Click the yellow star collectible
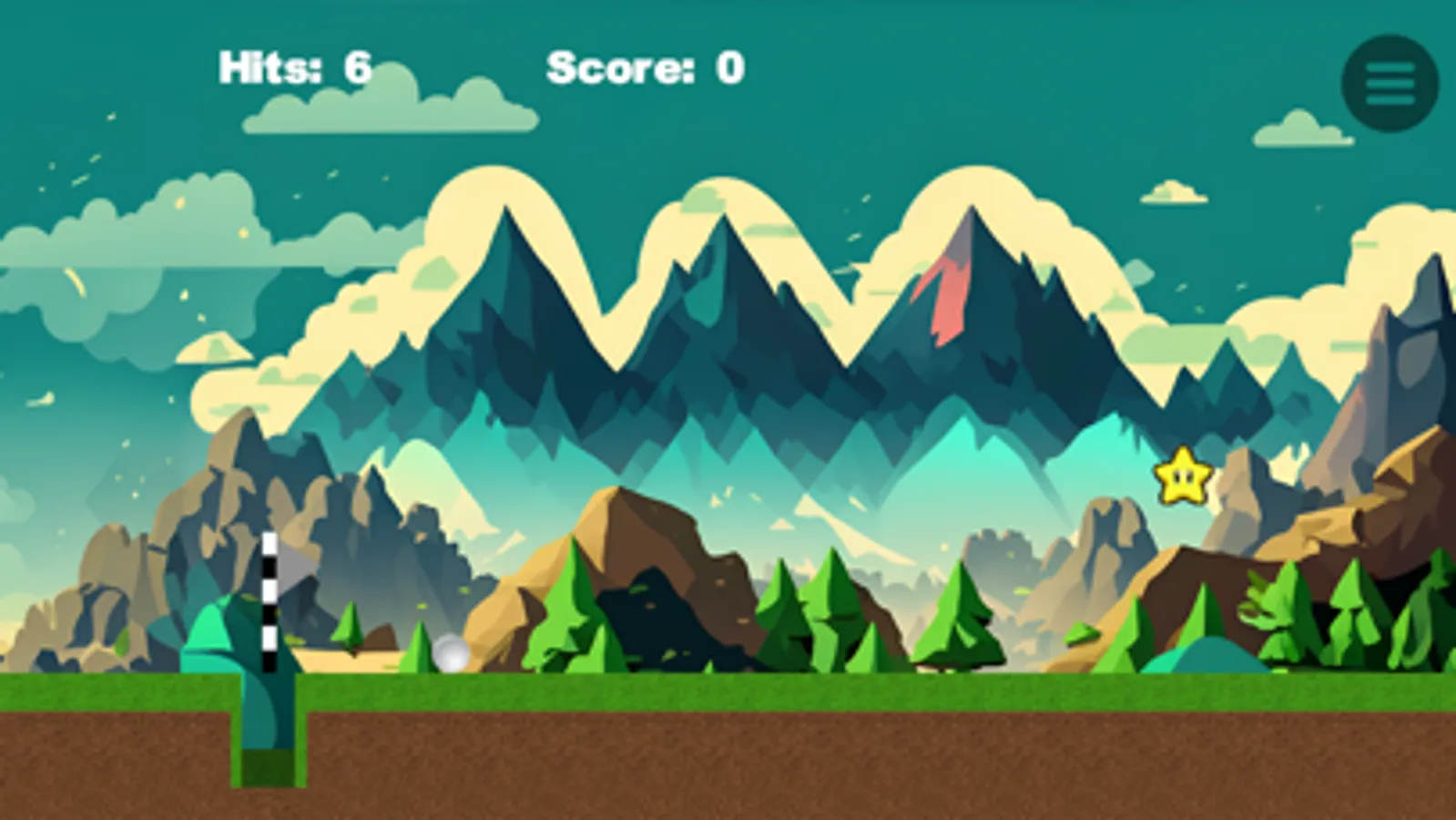This screenshot has width=1456, height=820. pyautogui.click(x=1182, y=477)
